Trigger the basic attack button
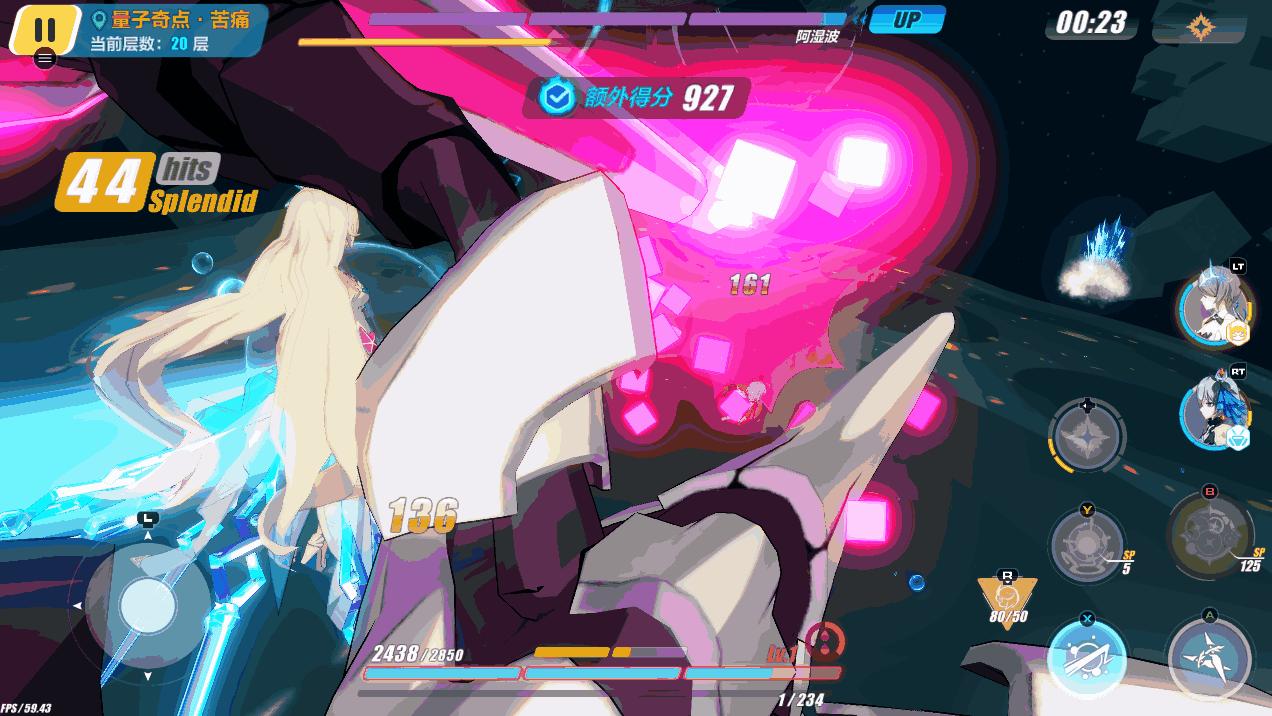The height and width of the screenshot is (716, 1272). (x=1208, y=654)
